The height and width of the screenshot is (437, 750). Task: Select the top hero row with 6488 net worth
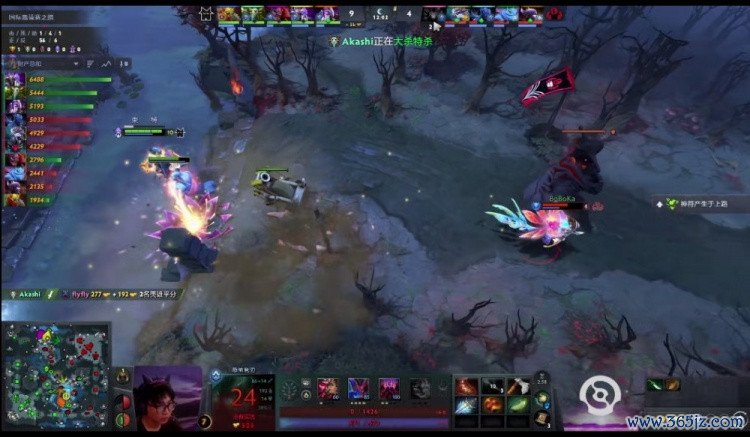40,79
